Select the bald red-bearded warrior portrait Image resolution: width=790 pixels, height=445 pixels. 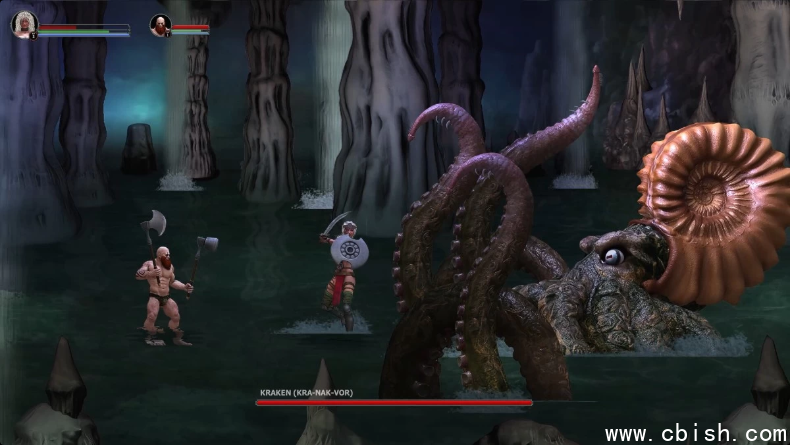coord(160,25)
